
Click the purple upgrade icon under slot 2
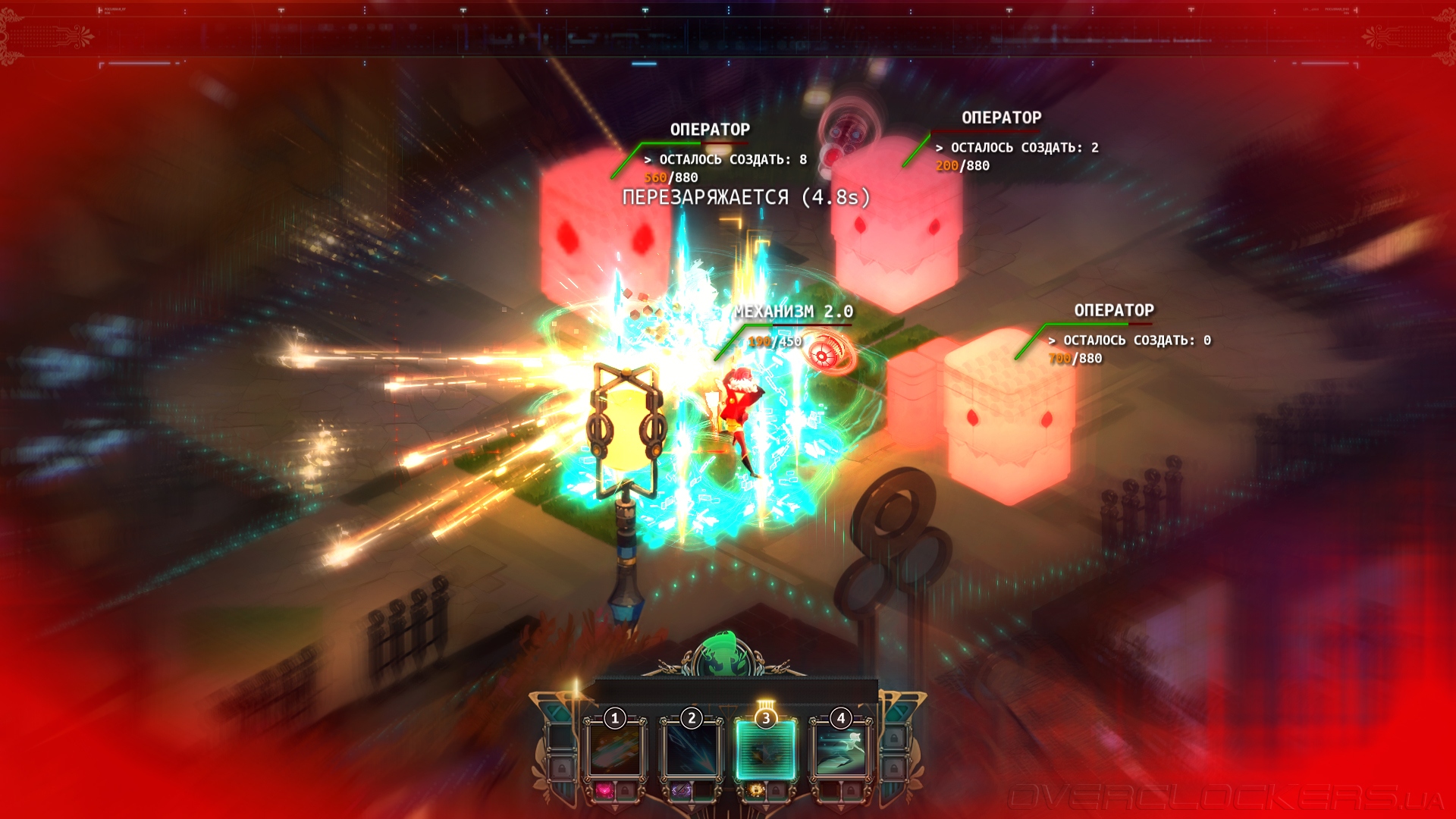coord(680,791)
